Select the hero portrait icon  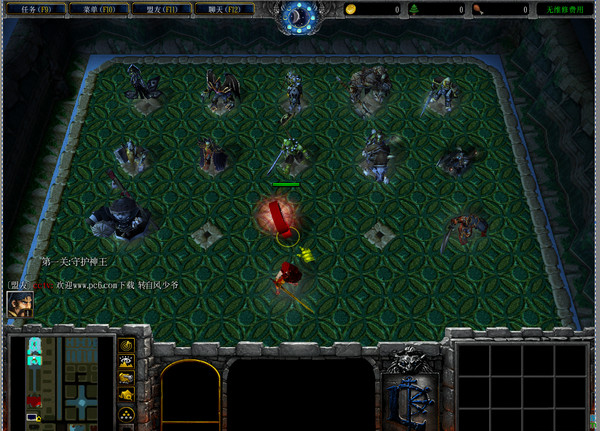19,305
